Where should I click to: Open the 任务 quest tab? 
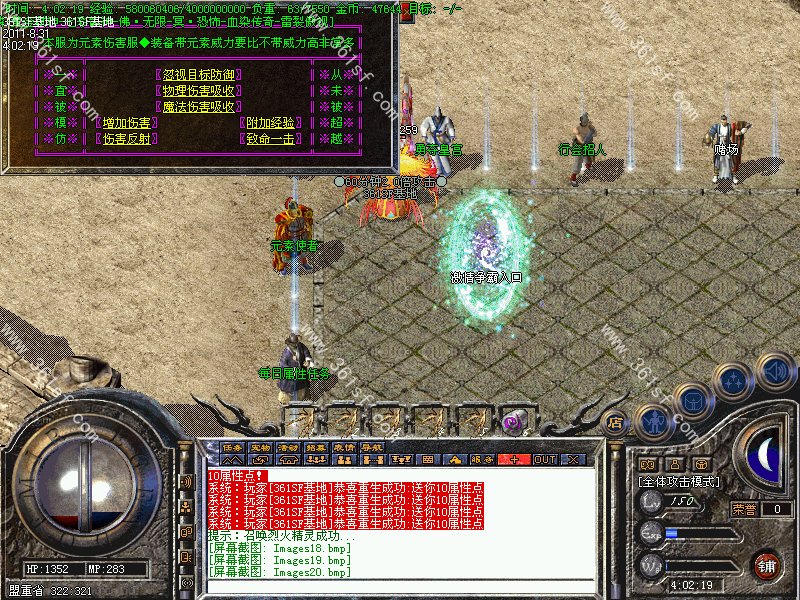(x=232, y=447)
